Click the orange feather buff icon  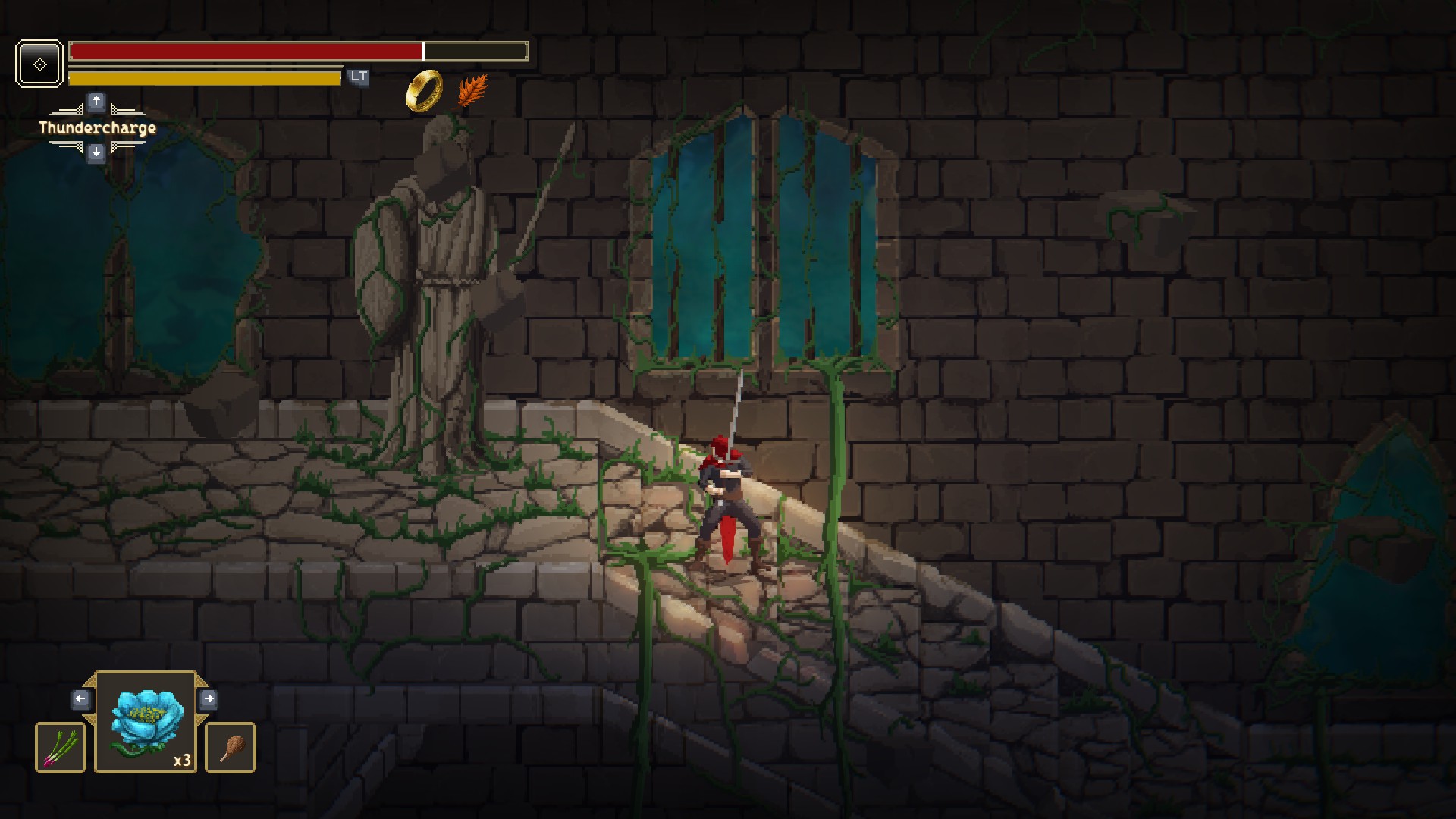click(472, 90)
